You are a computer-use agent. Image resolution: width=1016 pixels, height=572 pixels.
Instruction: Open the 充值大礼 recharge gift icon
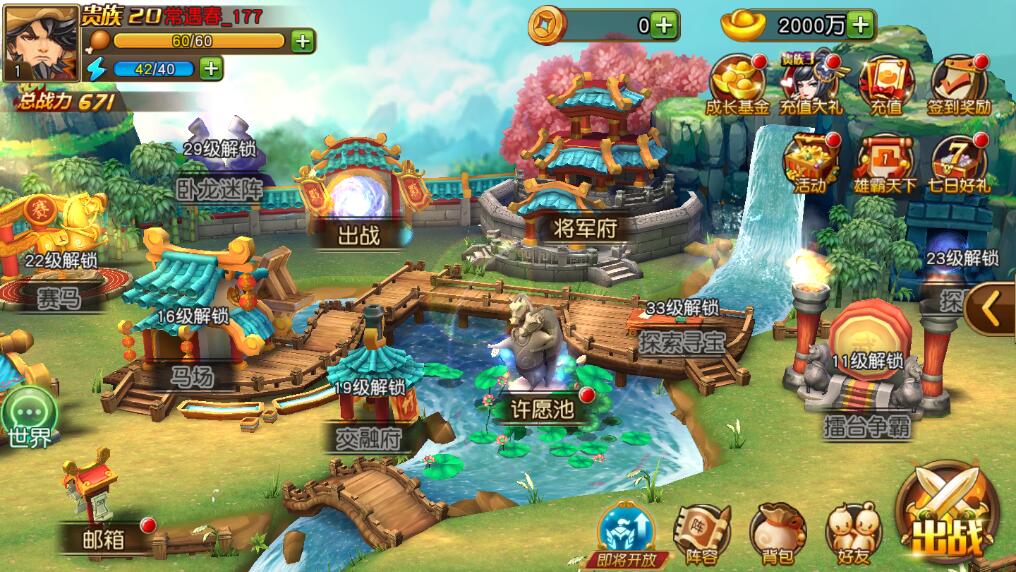(809, 84)
